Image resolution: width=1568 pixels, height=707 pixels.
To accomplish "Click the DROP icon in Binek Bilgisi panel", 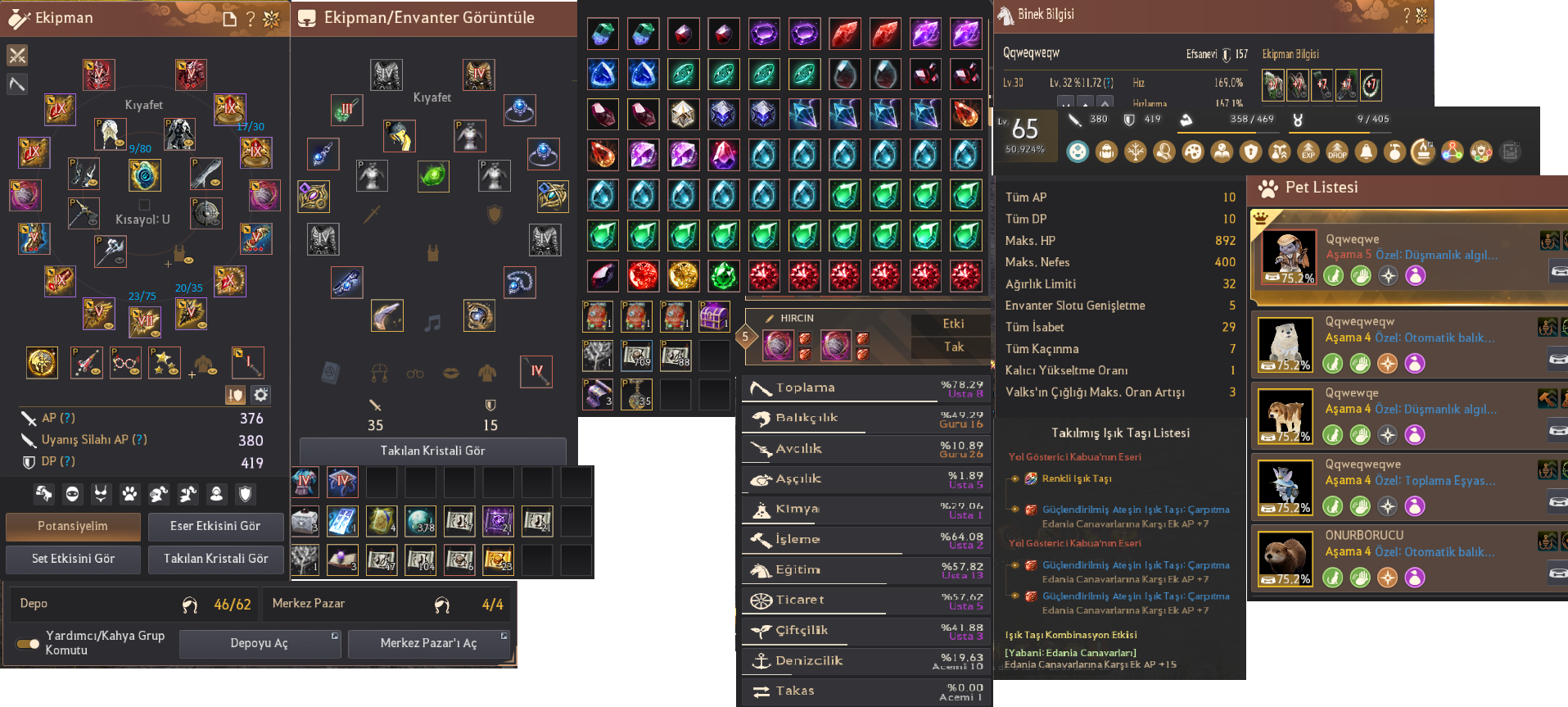I will [x=1338, y=152].
